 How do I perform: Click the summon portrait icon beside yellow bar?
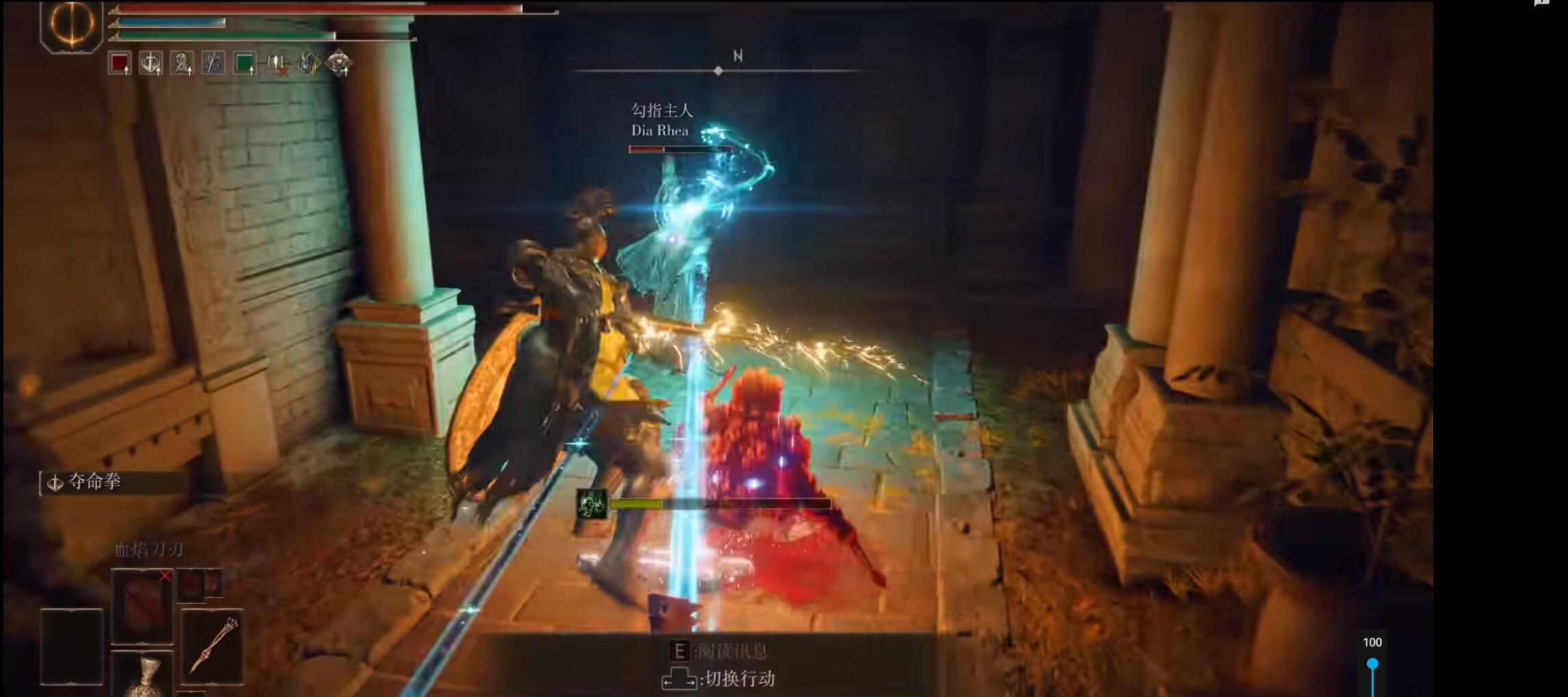pyautogui.click(x=591, y=505)
